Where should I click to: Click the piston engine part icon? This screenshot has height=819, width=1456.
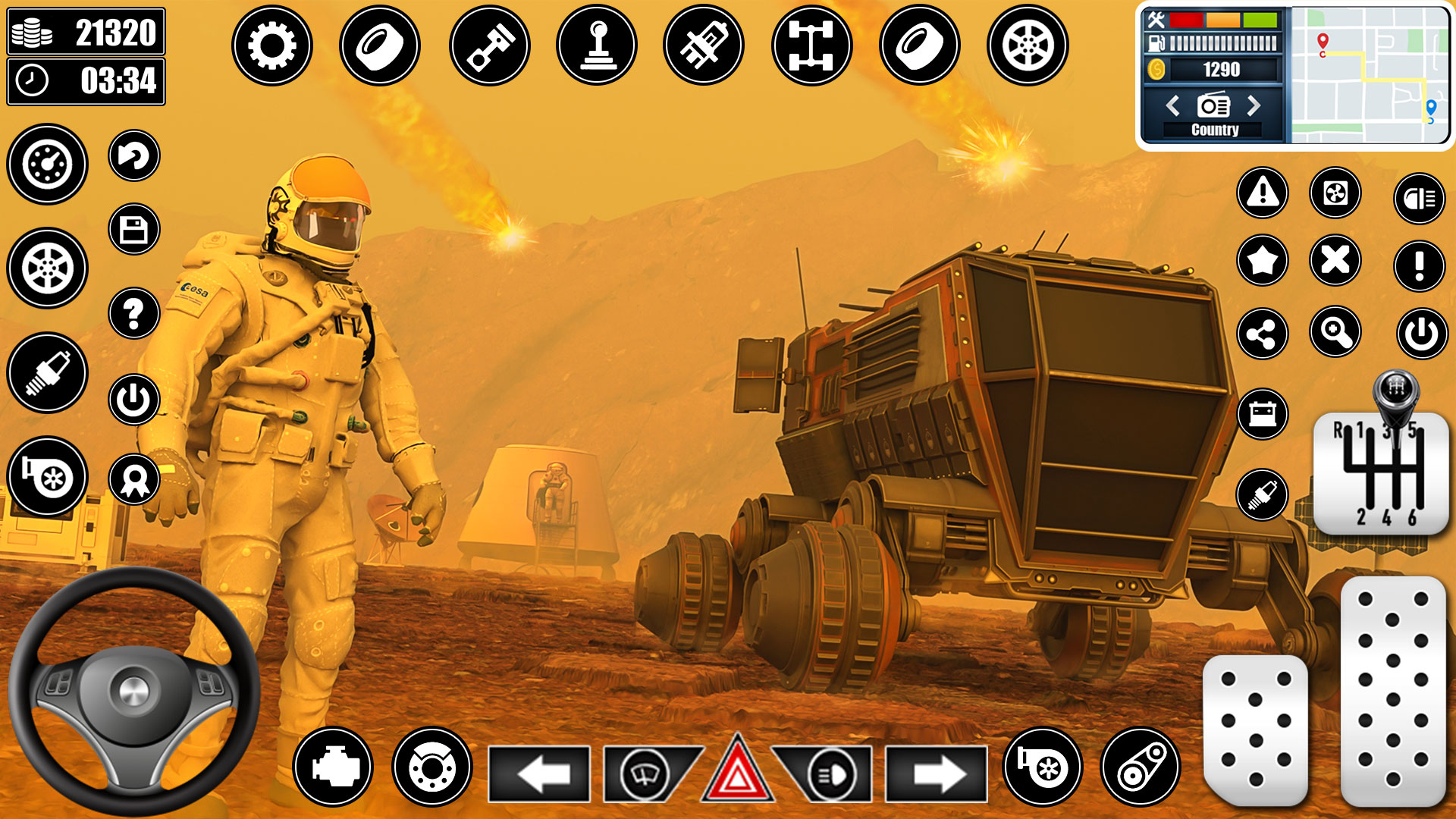click(x=489, y=45)
